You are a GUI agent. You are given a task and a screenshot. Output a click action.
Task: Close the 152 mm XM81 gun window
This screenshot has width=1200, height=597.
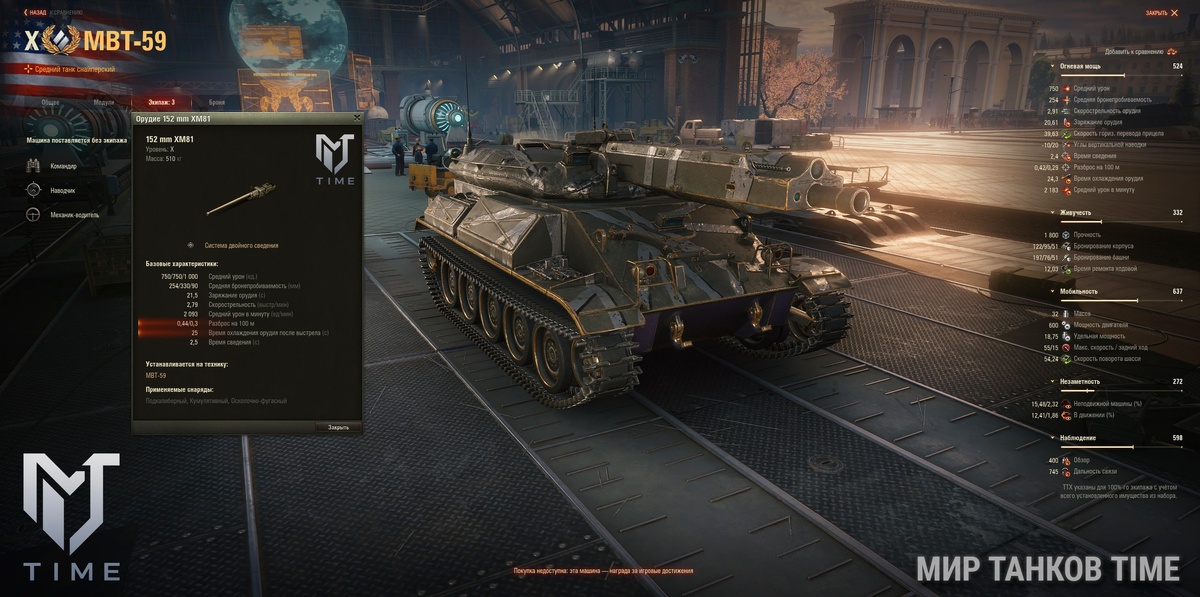point(357,118)
